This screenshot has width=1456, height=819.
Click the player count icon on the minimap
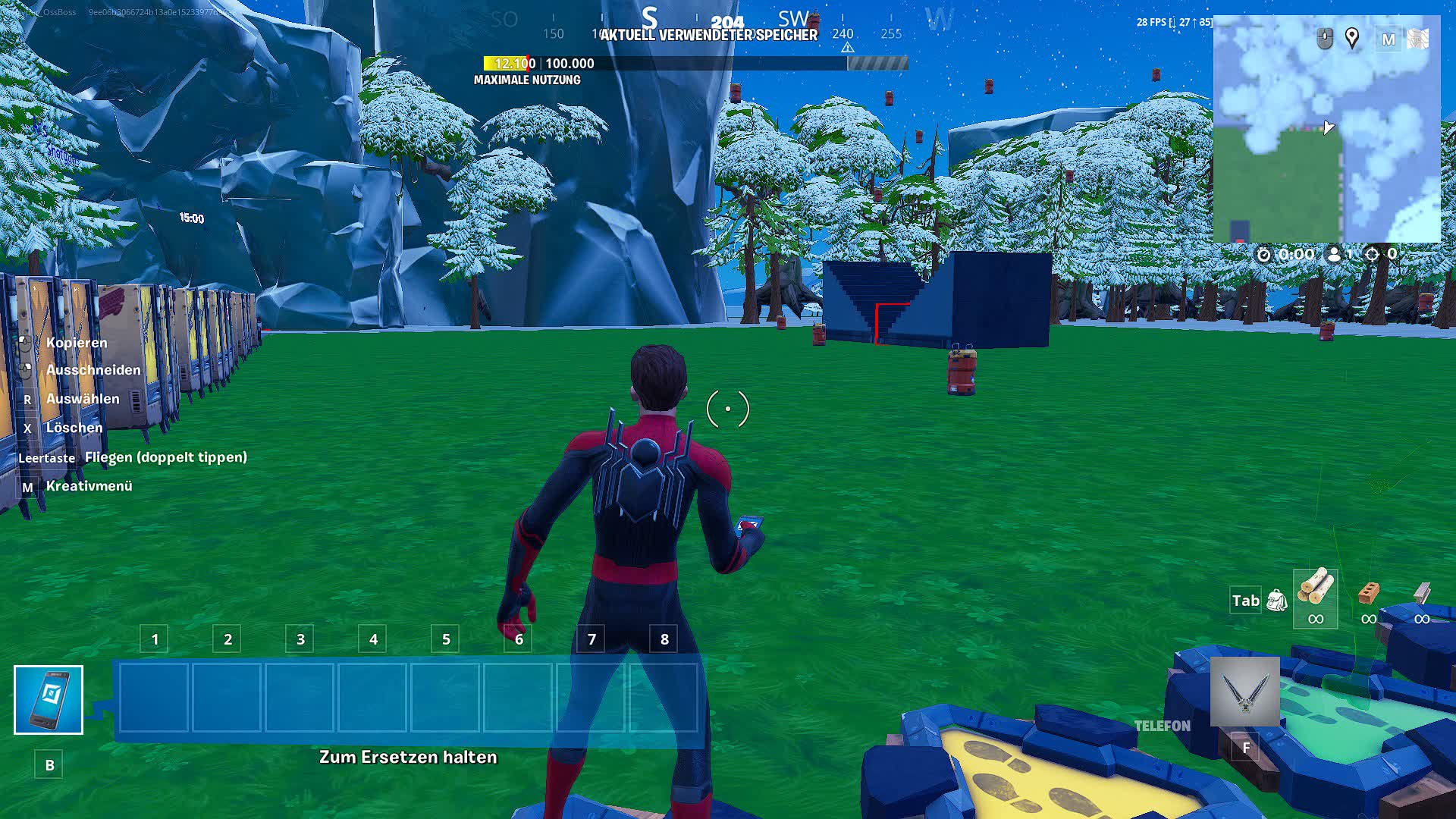point(1335,255)
